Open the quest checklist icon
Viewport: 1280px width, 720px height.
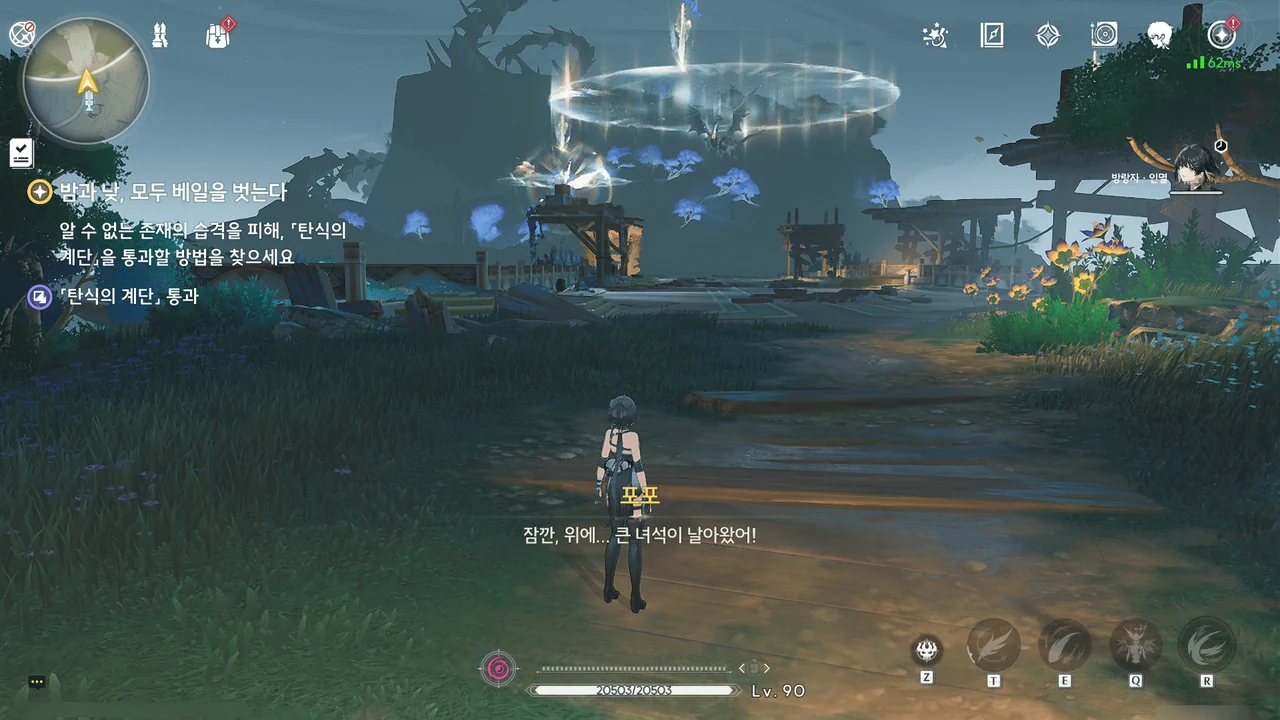(21, 152)
